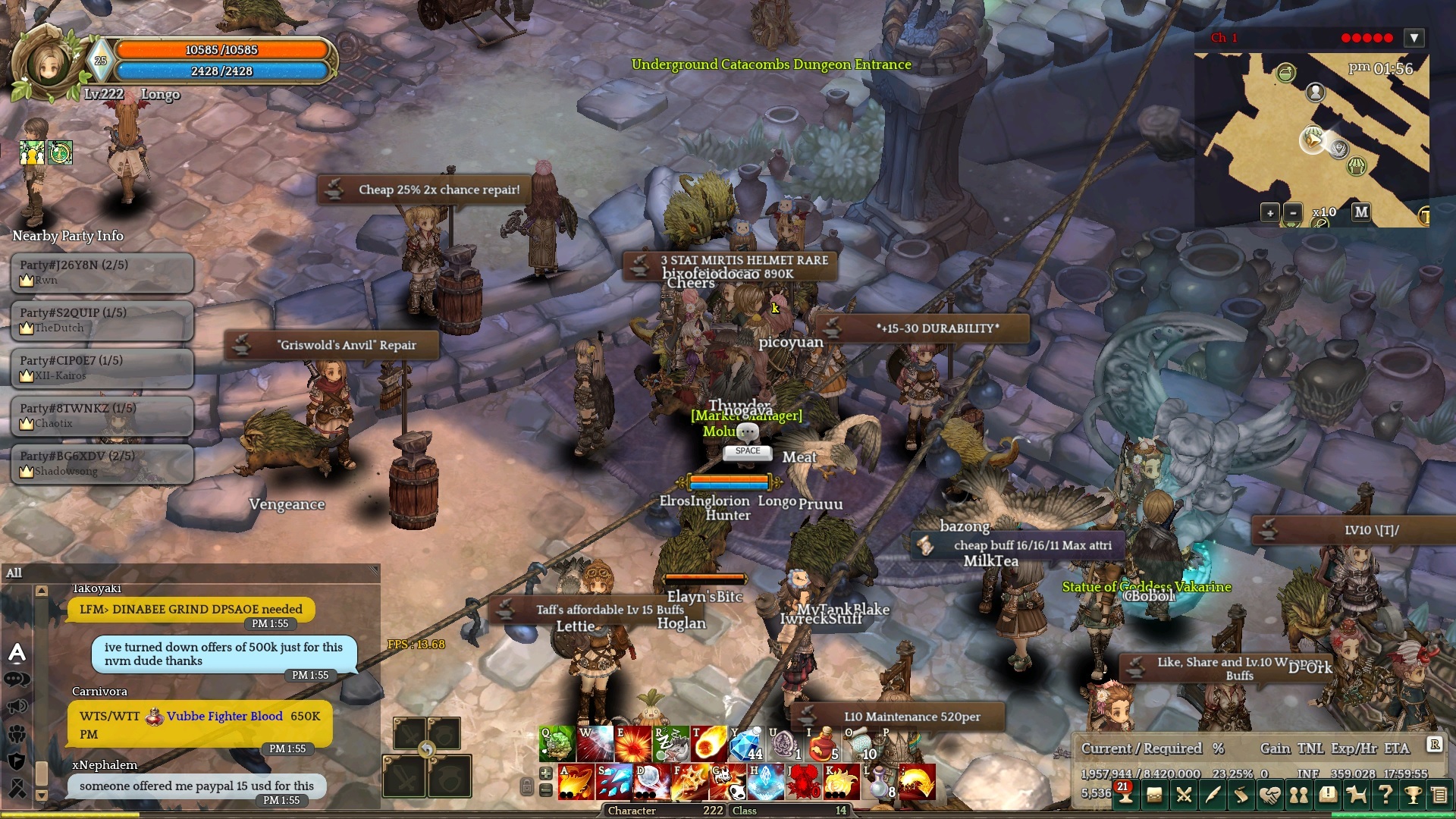Open the channel dropdown arrow beside Ch 1

coord(1414,38)
